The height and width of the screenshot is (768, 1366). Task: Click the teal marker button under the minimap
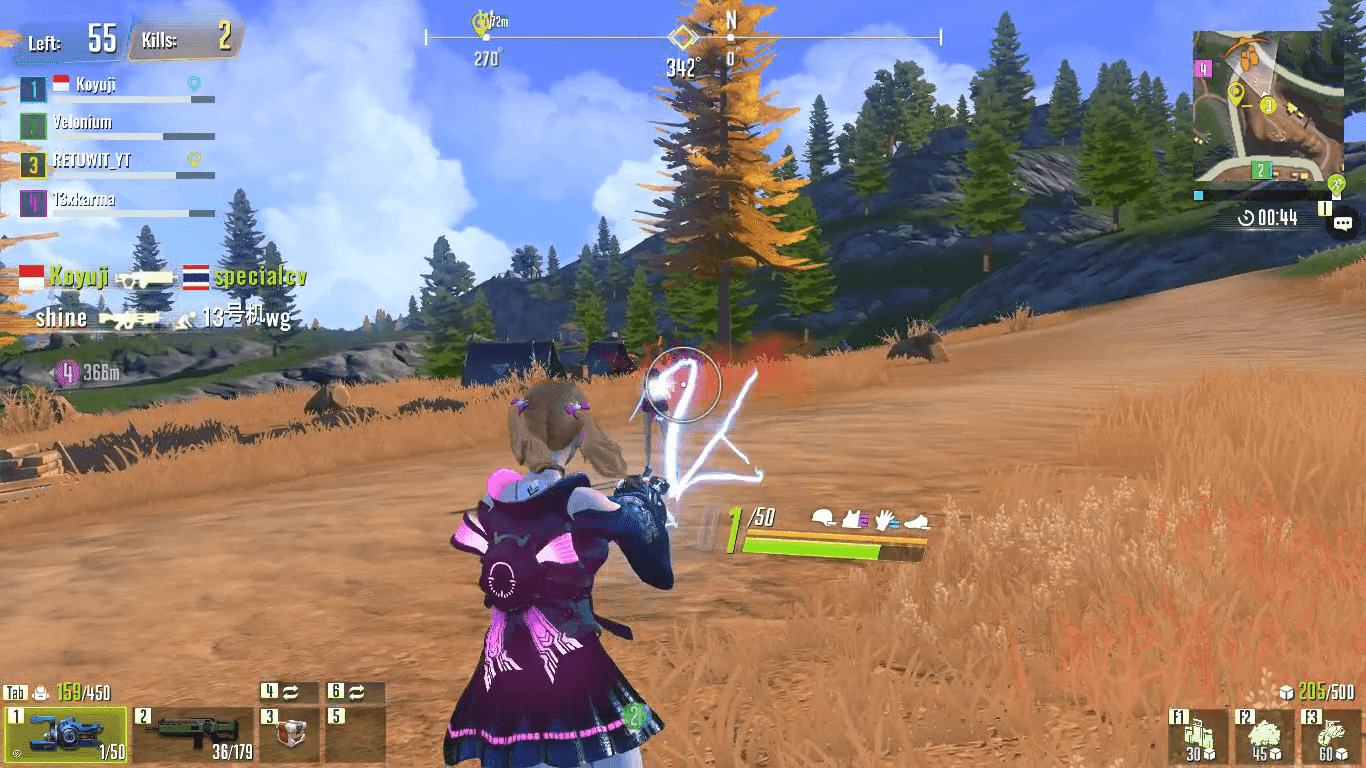point(1199,196)
